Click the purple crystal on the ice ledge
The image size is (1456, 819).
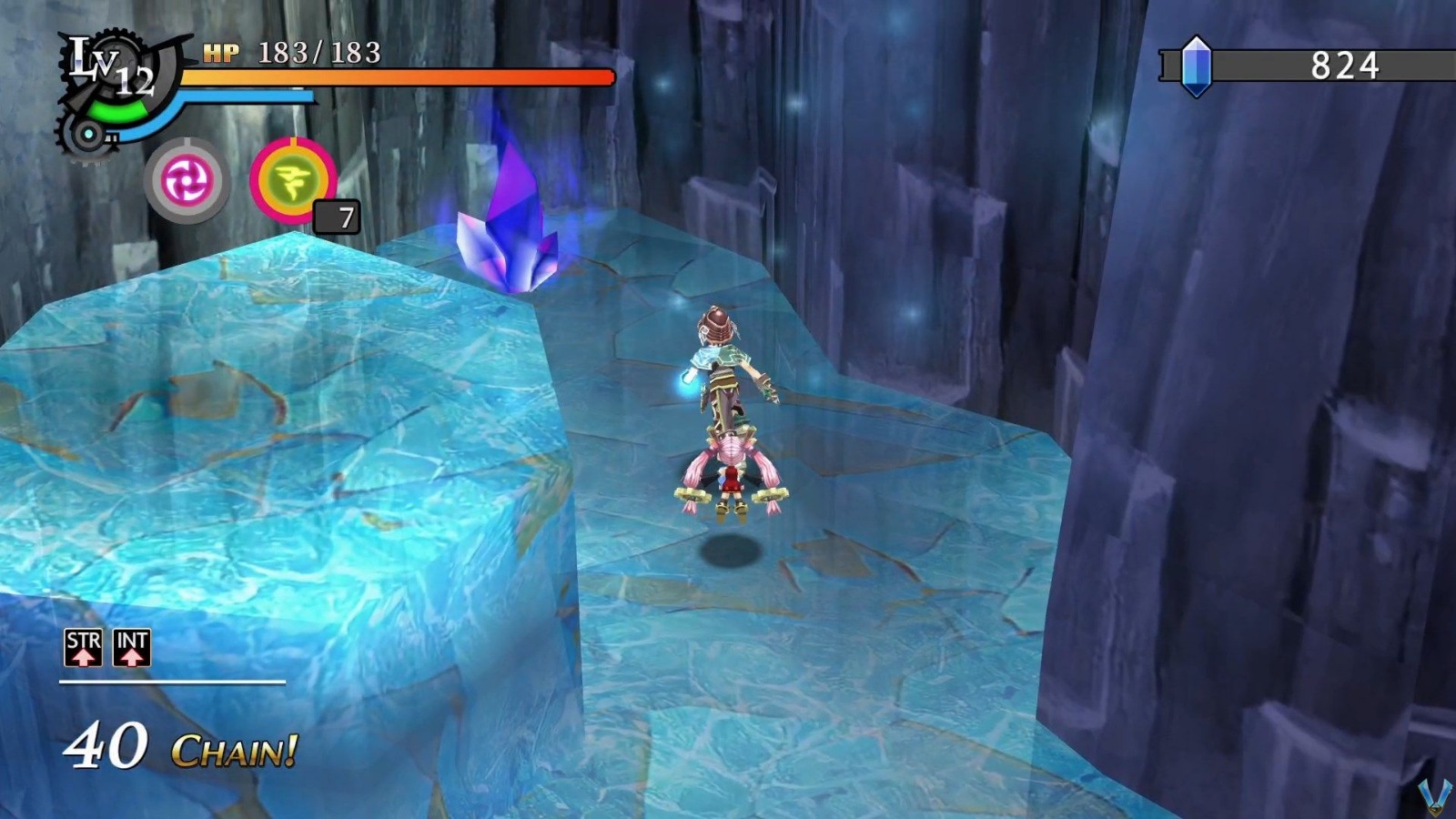(508, 218)
